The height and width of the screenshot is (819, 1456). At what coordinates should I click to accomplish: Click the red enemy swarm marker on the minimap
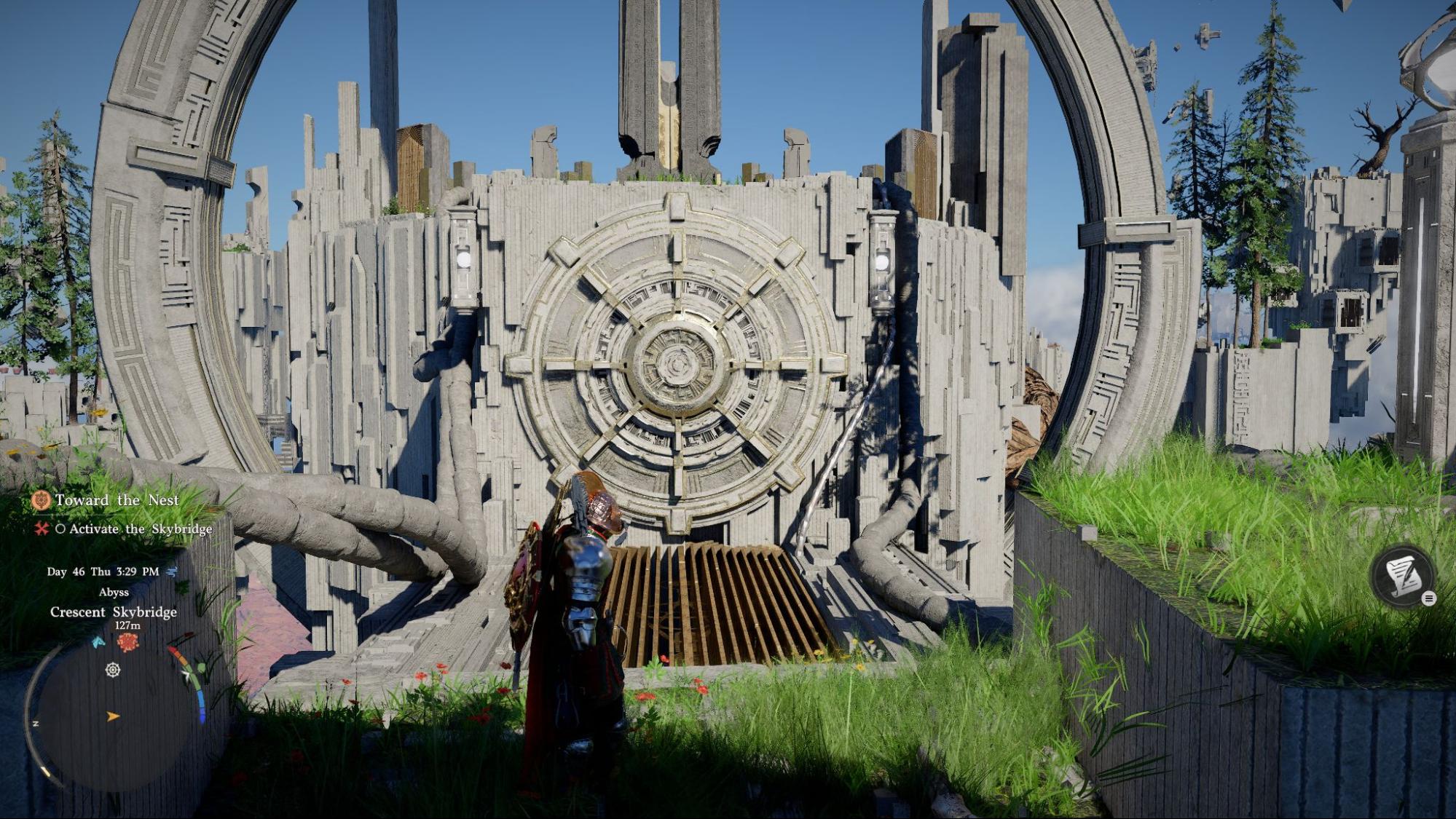point(127,641)
